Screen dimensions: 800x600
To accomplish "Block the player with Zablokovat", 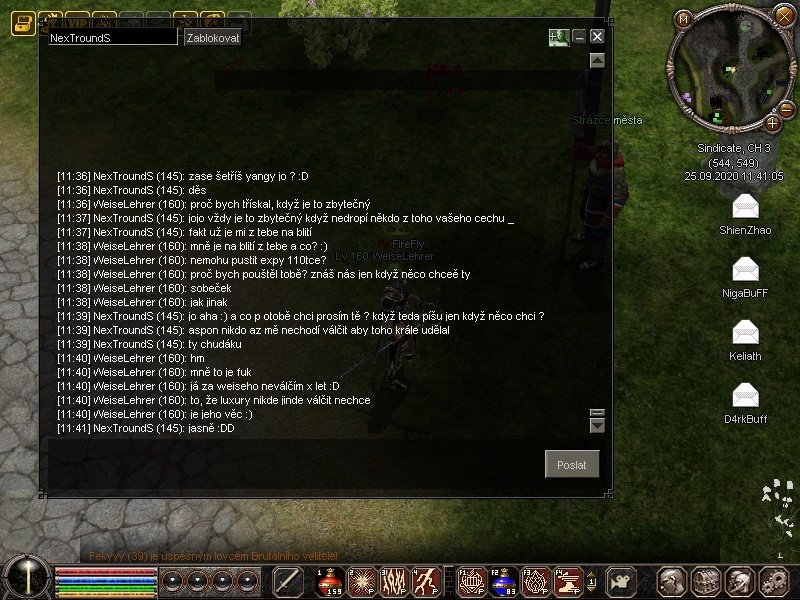I will (x=212, y=37).
